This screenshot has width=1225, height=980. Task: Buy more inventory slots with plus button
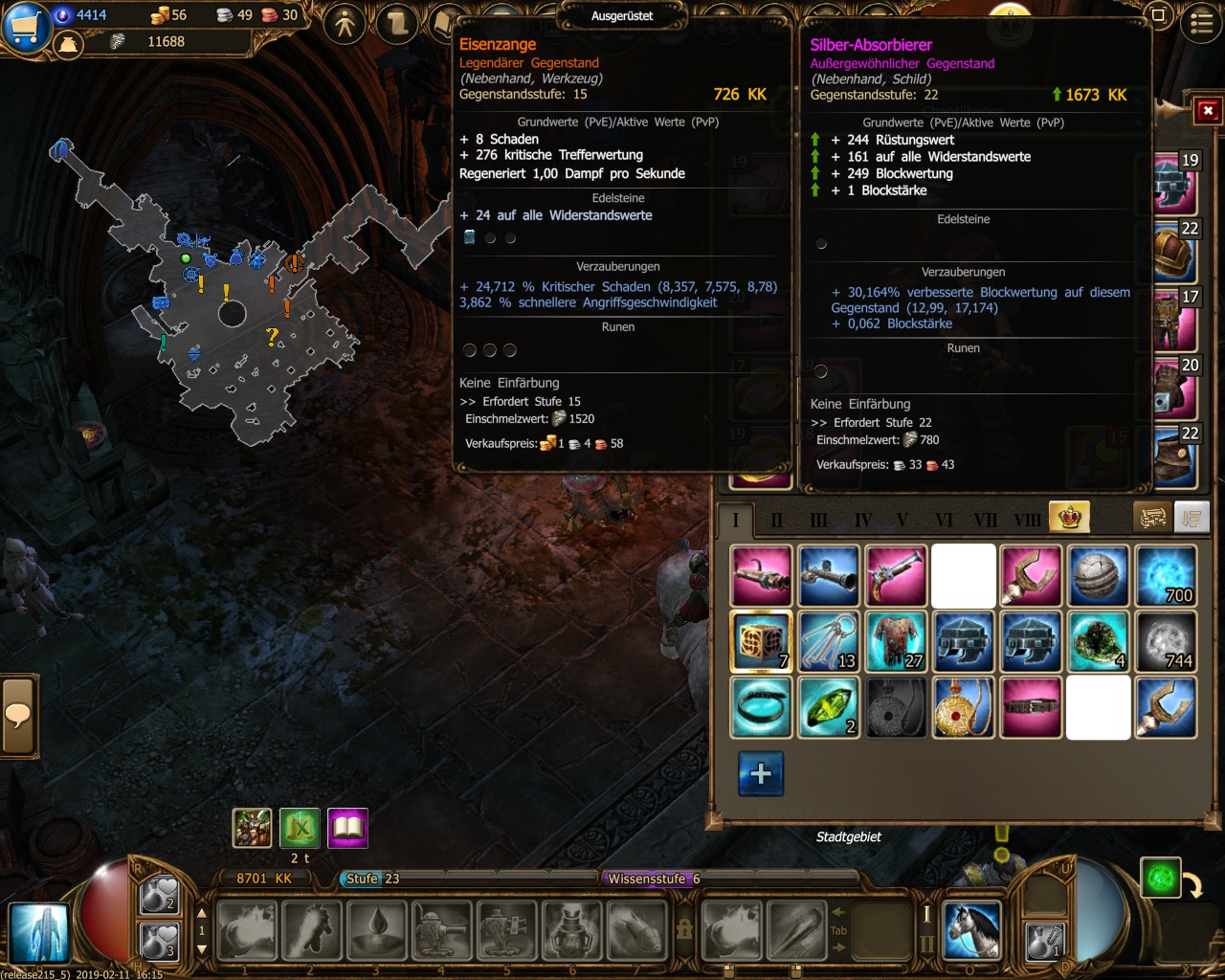pyautogui.click(x=761, y=773)
